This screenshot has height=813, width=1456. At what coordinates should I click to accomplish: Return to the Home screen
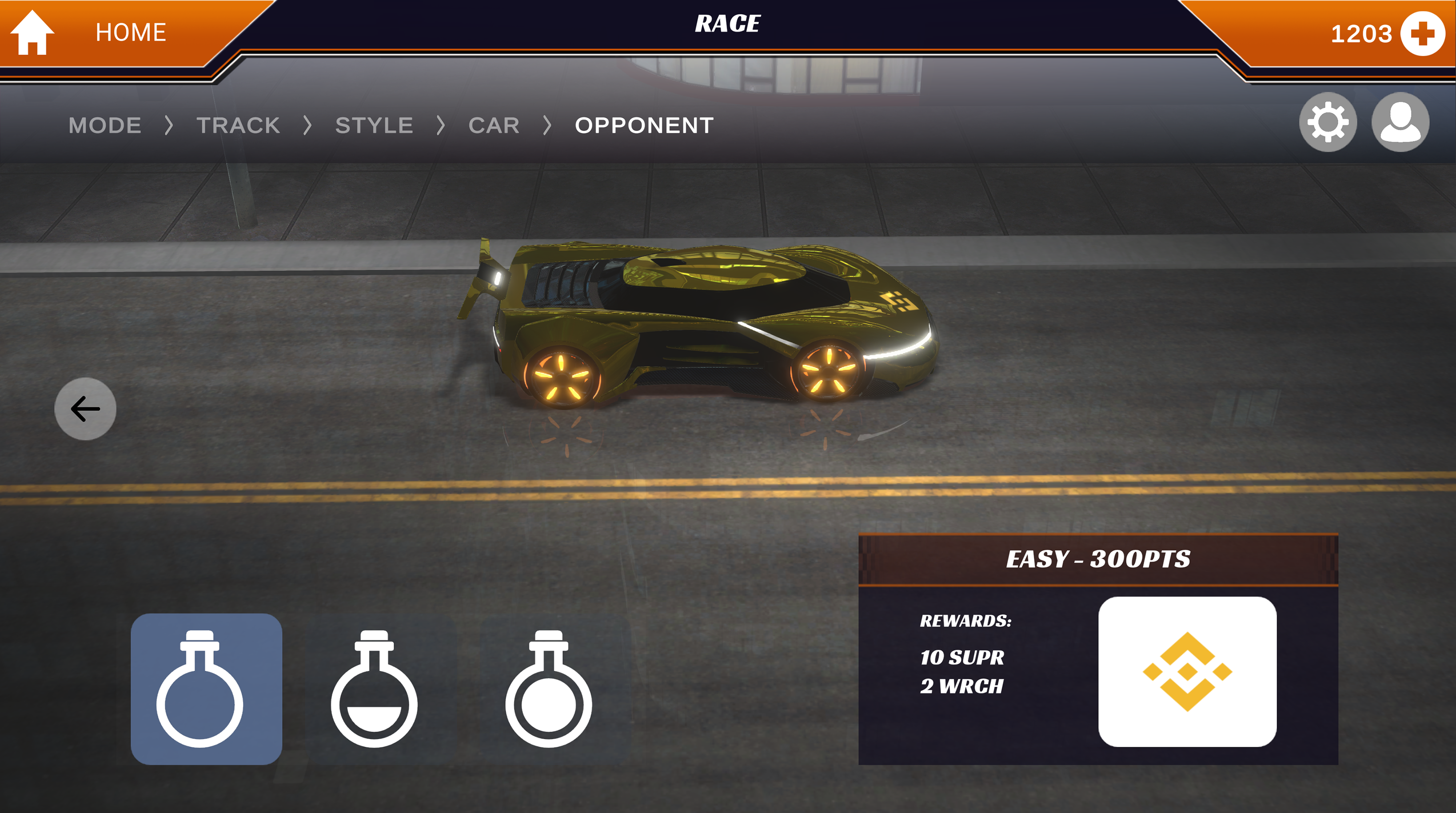click(x=91, y=32)
